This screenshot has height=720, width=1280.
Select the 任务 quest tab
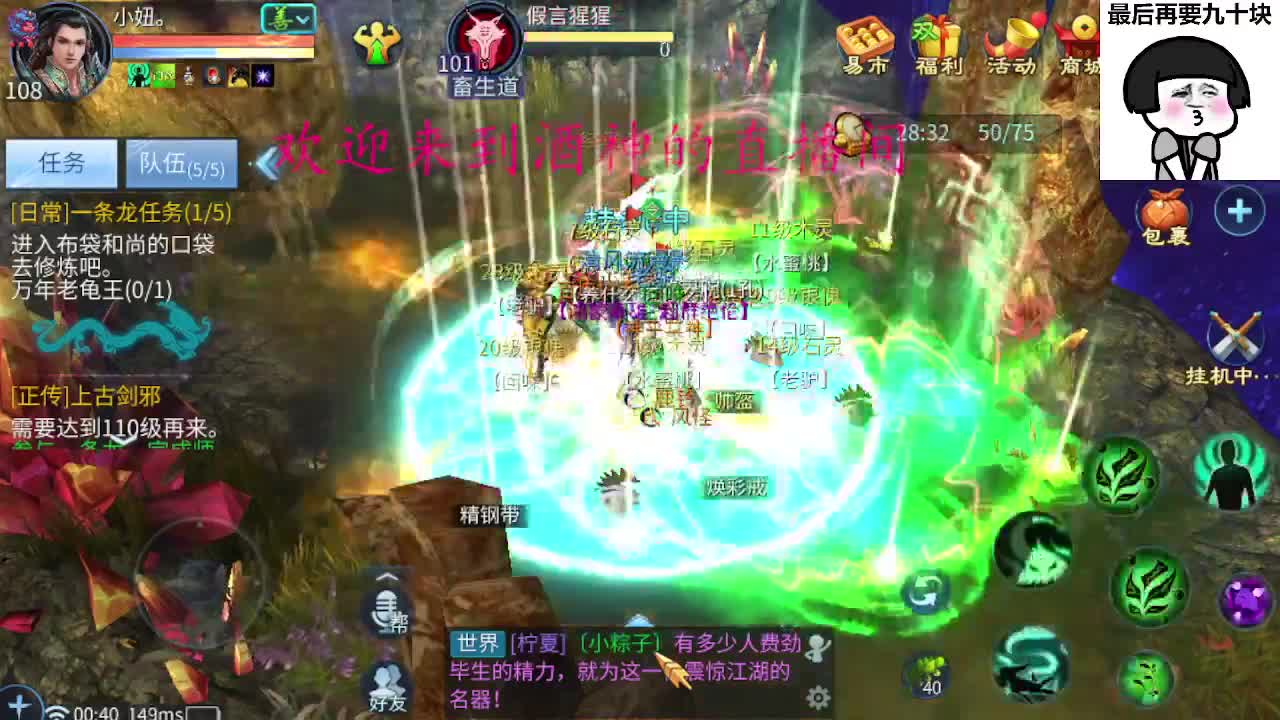[62, 163]
